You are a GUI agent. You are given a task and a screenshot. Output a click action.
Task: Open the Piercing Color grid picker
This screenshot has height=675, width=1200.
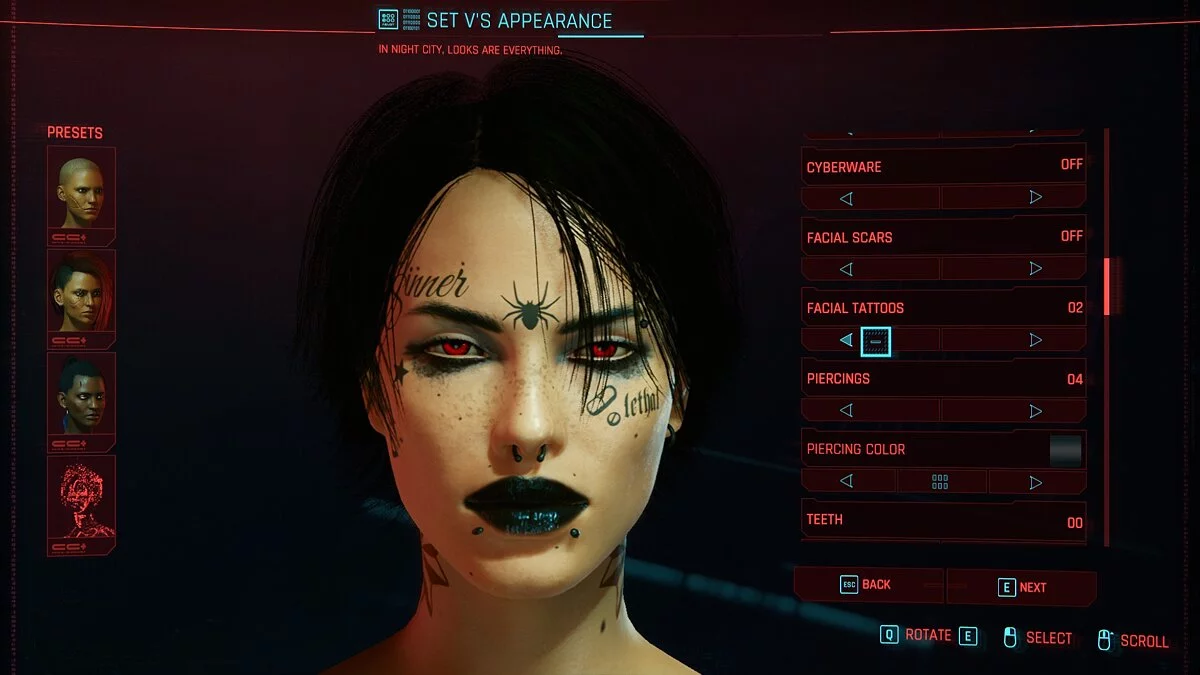[x=940, y=482]
